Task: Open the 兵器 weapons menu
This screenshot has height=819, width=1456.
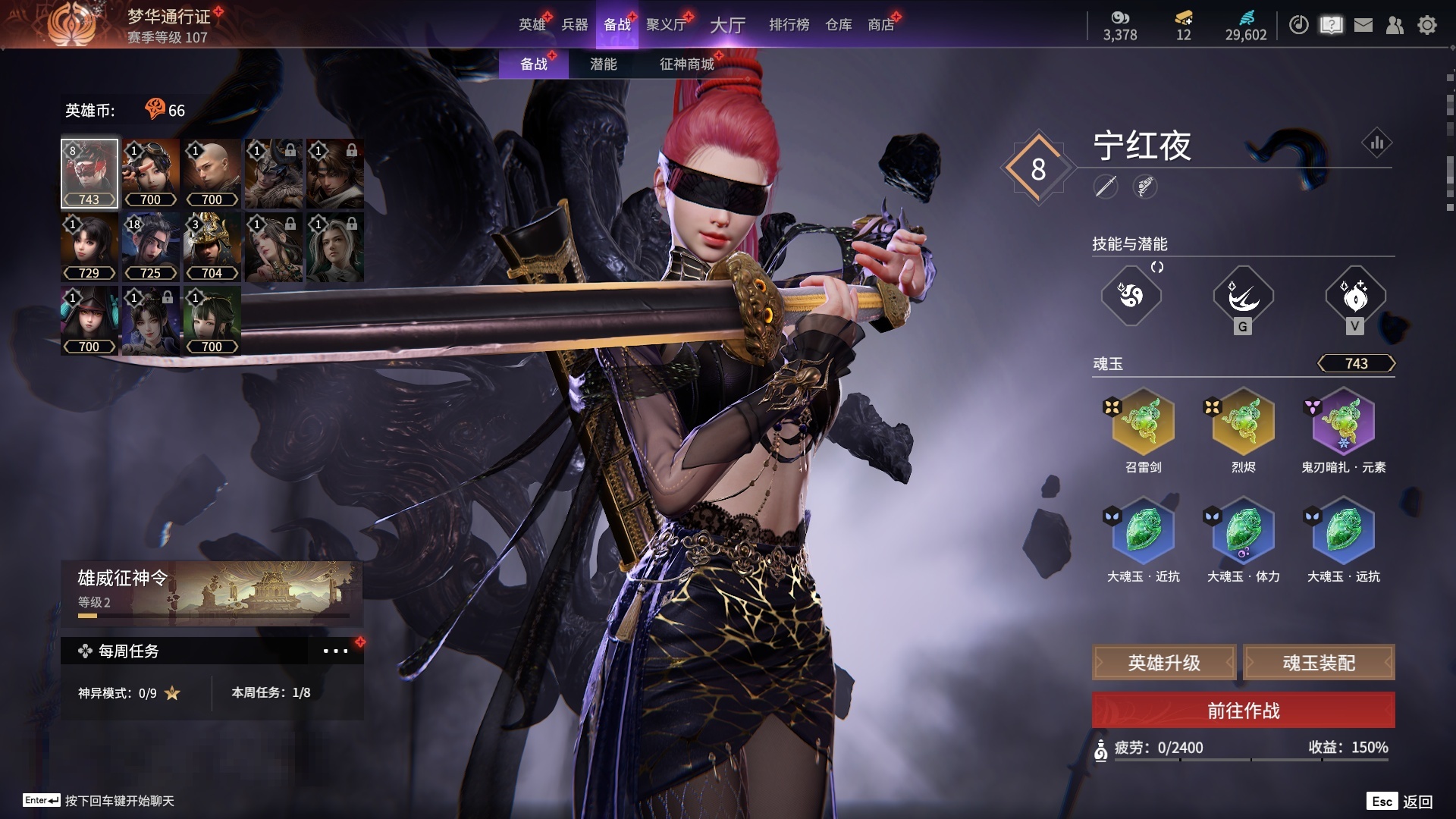Action: (574, 25)
